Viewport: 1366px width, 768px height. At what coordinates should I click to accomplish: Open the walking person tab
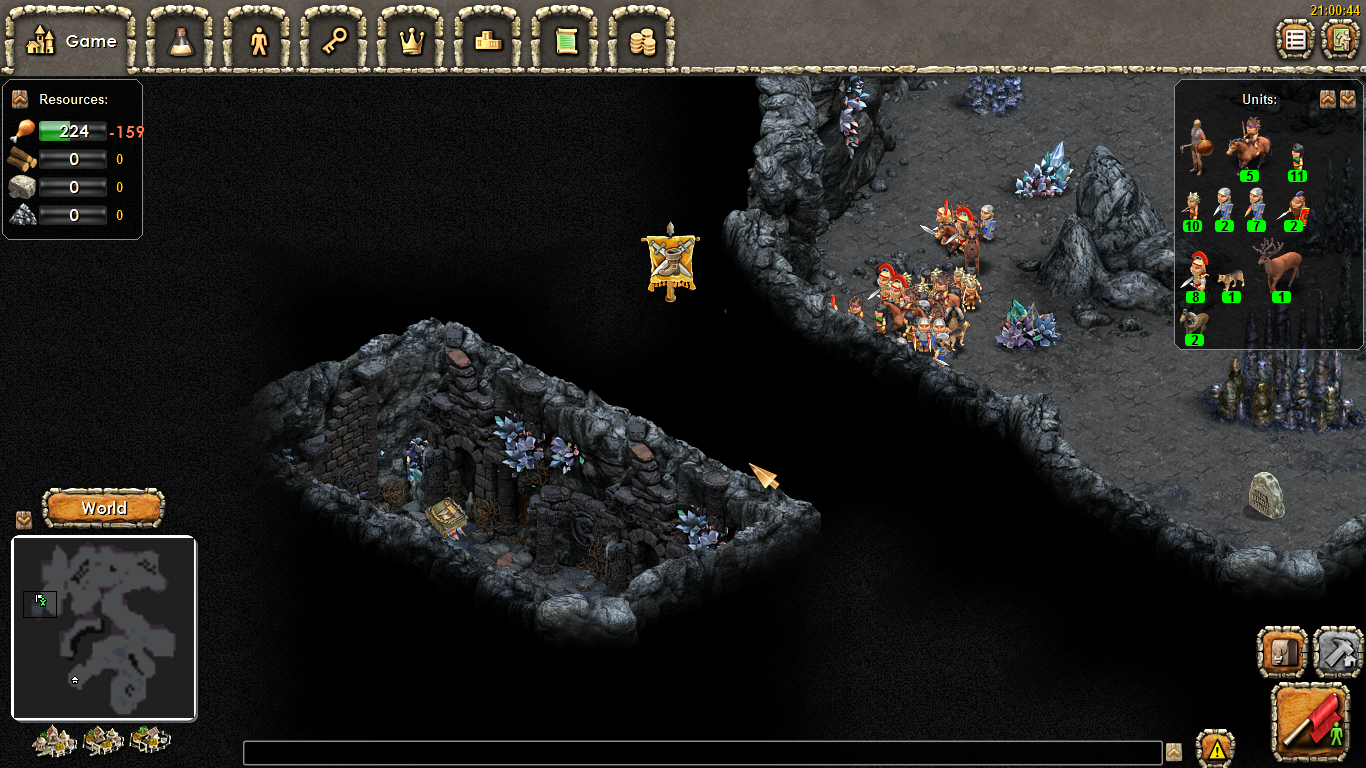pyautogui.click(x=259, y=41)
